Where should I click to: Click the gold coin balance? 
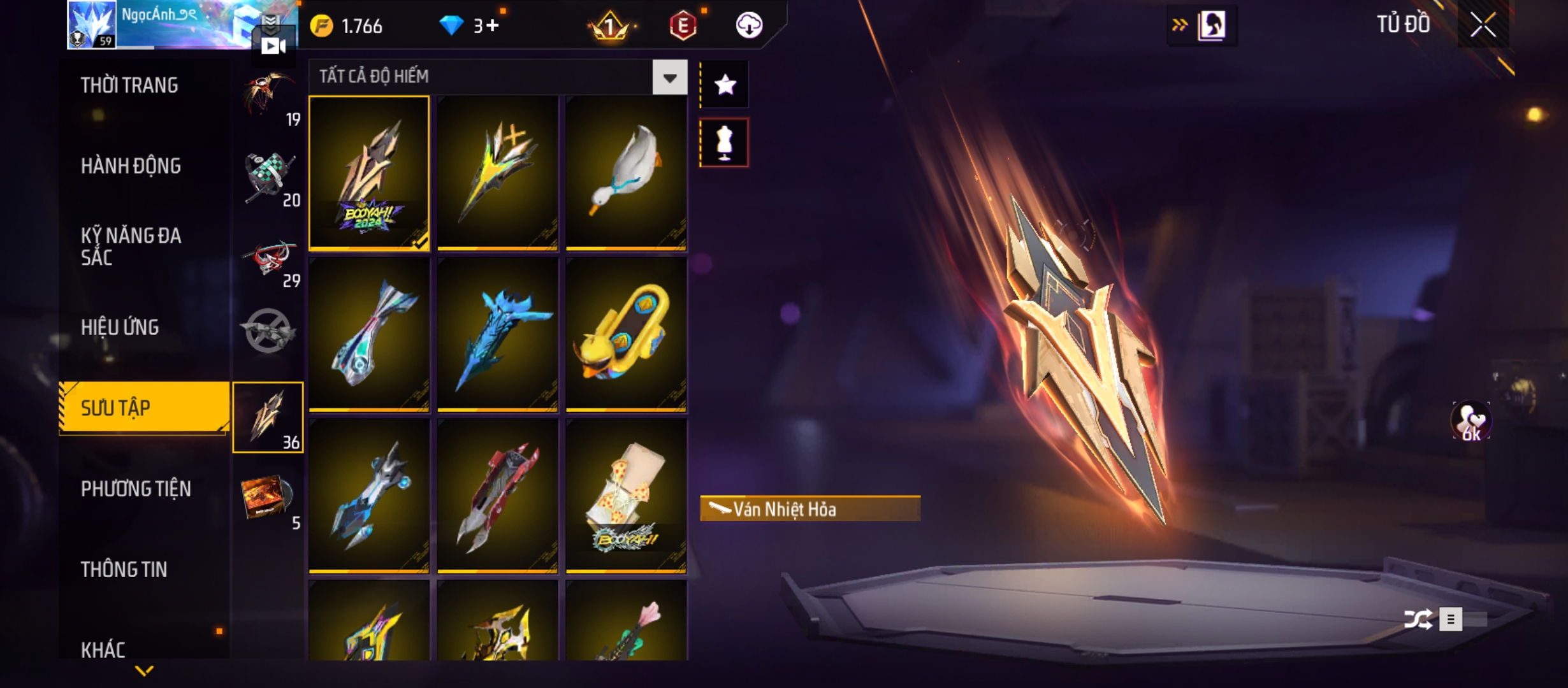pos(347,26)
